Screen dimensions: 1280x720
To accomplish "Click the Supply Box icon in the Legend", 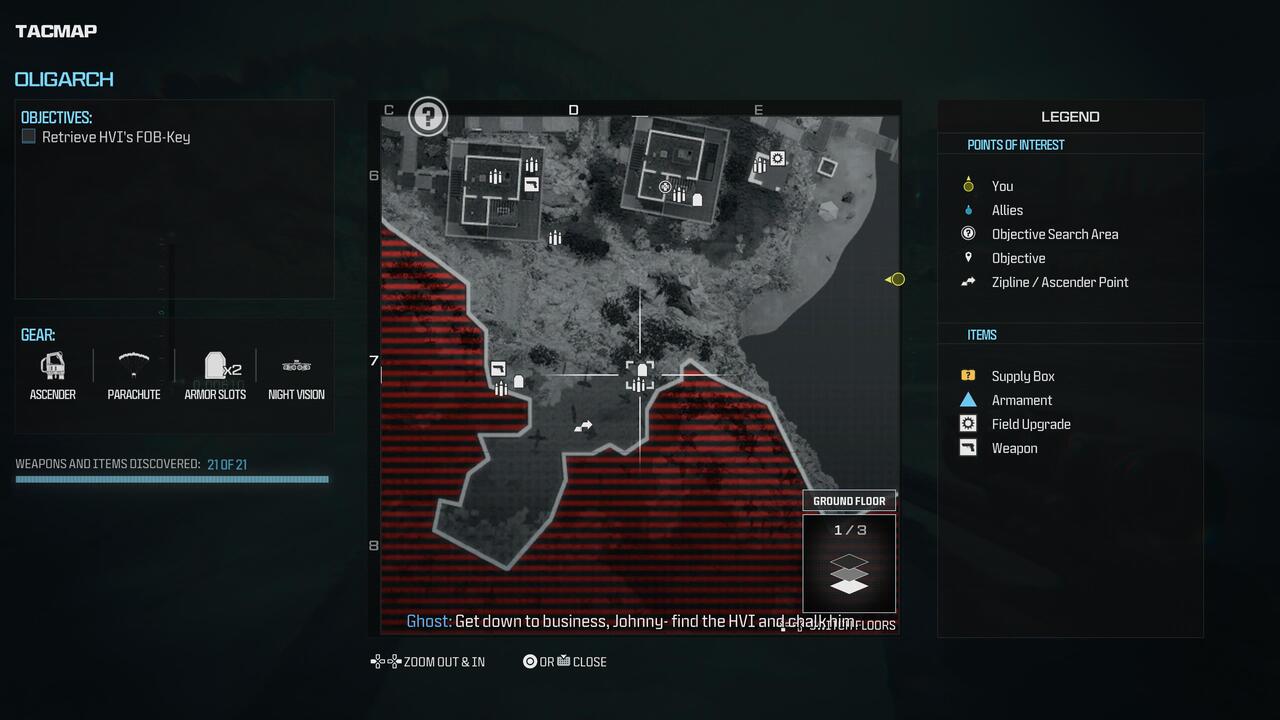I will (x=967, y=375).
